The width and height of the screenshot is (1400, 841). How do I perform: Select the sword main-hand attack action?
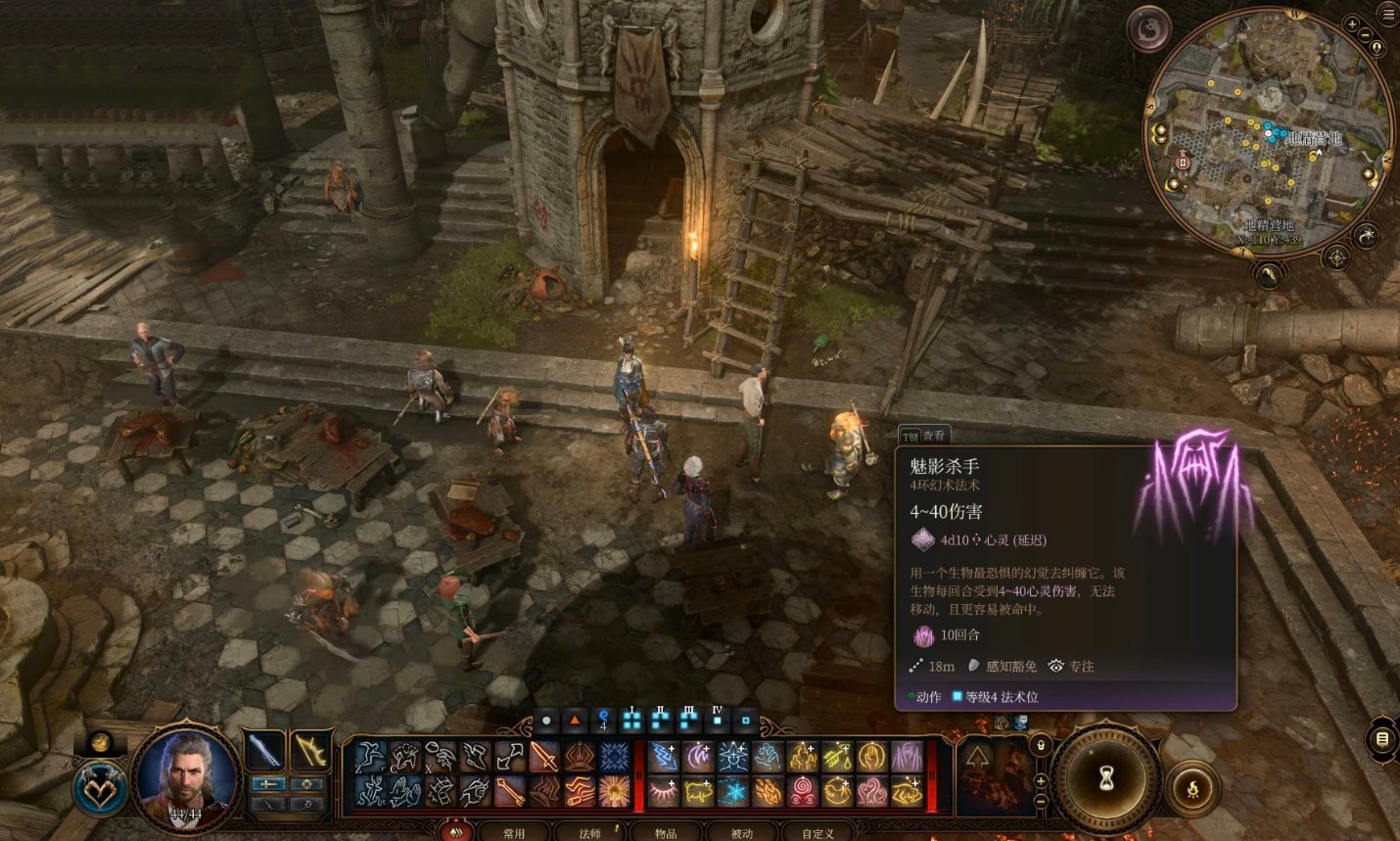point(264,751)
